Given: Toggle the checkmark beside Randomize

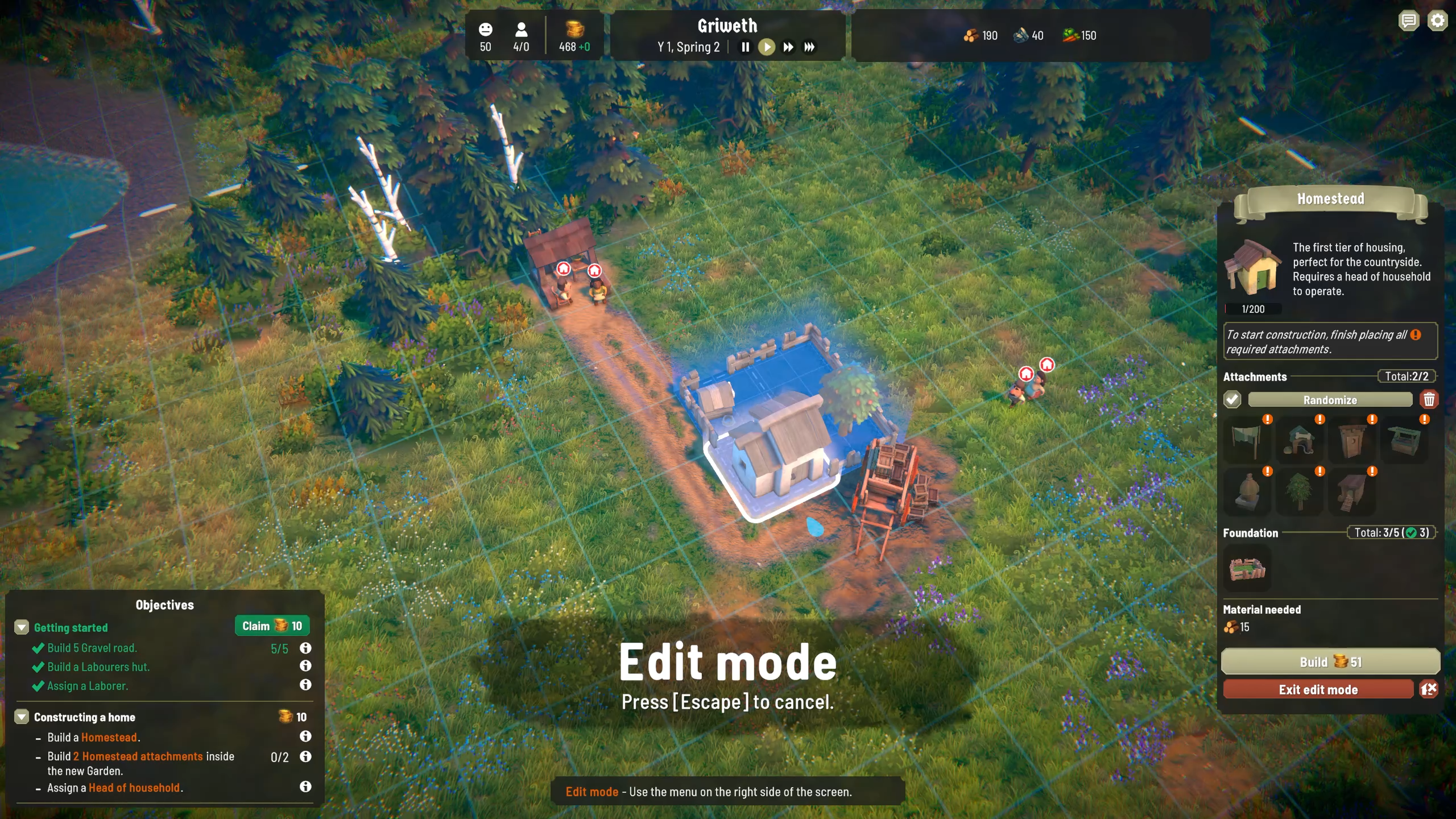Looking at the screenshot, I should click(1232, 400).
